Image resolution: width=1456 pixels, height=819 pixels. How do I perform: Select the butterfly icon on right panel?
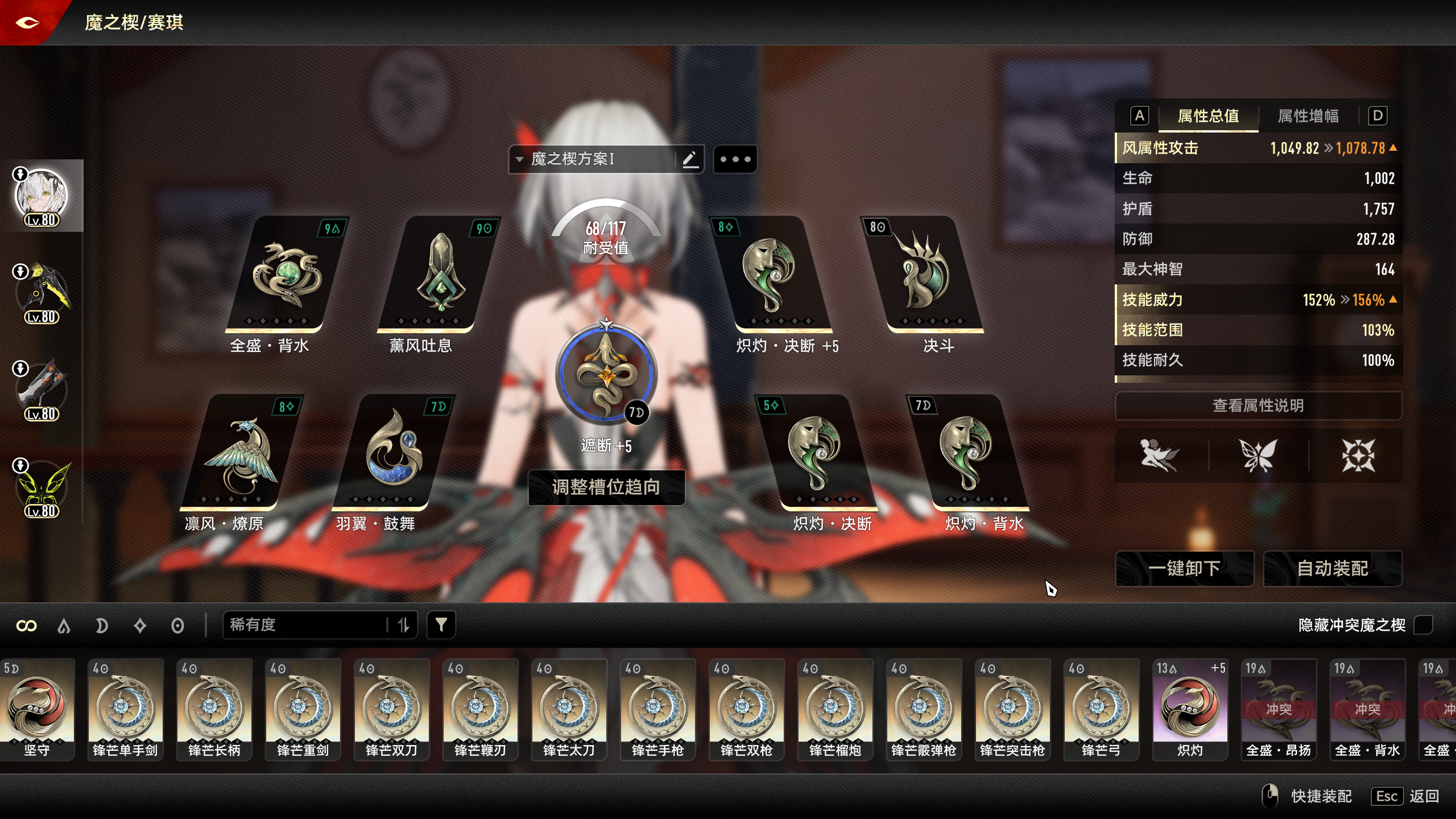coord(1257,455)
